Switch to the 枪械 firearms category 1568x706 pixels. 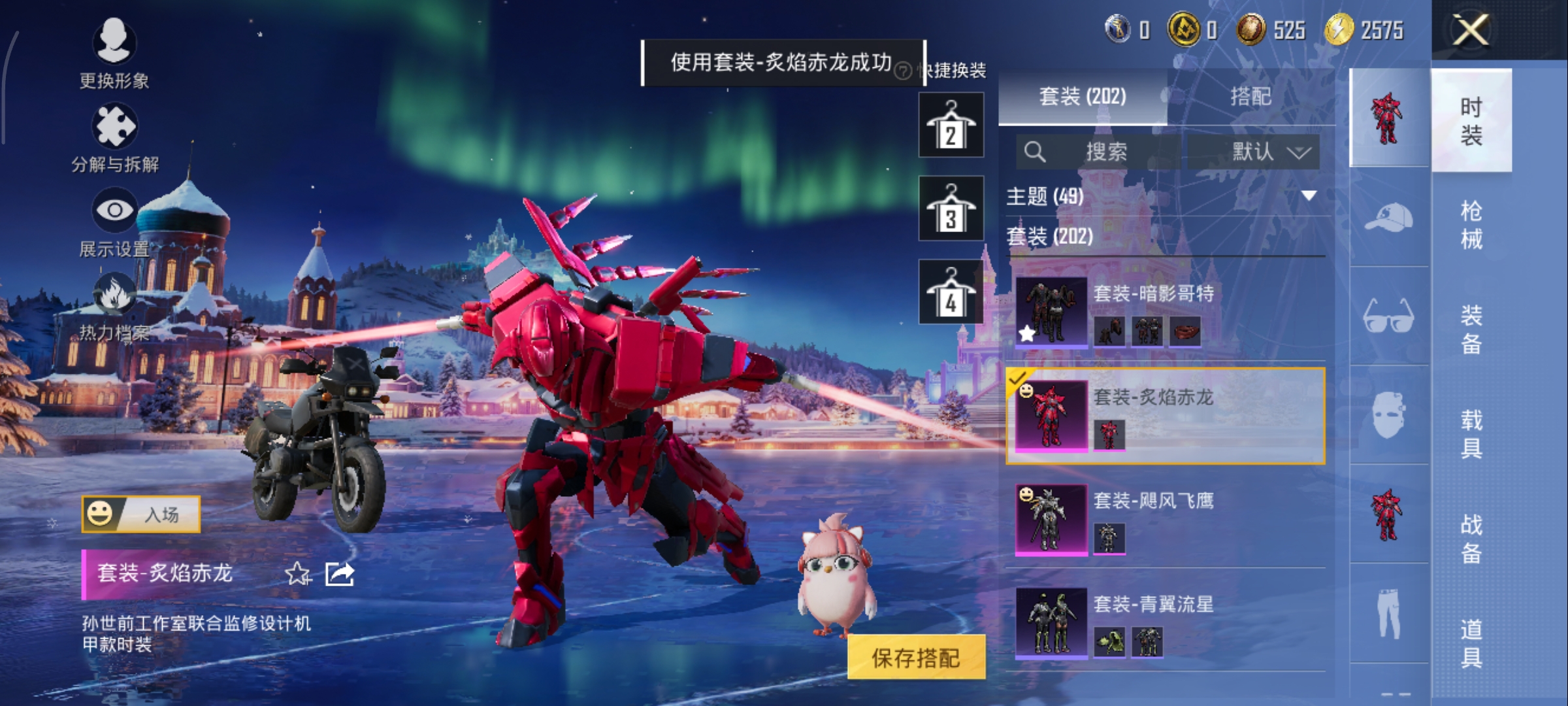point(1471,225)
